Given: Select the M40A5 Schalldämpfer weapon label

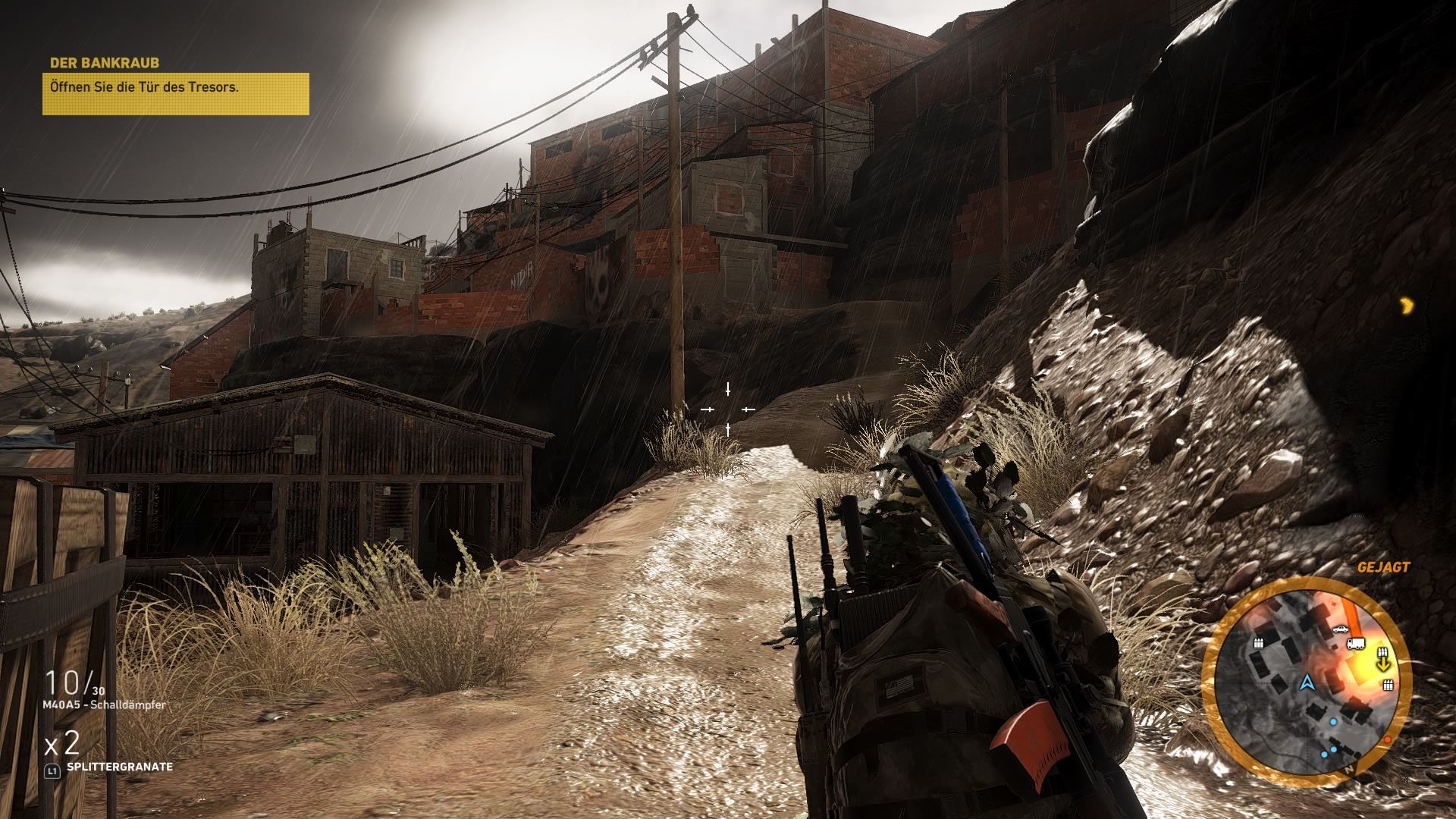Looking at the screenshot, I should 105,705.
